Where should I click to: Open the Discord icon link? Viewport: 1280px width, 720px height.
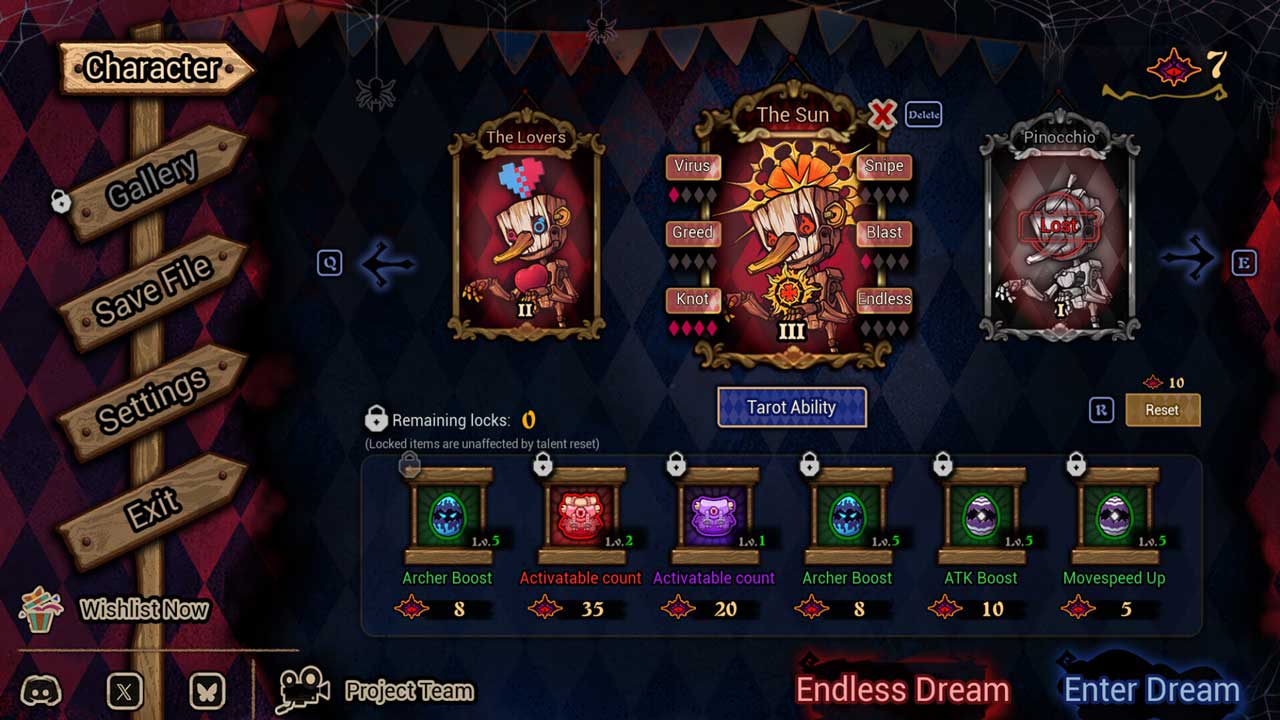(41, 690)
